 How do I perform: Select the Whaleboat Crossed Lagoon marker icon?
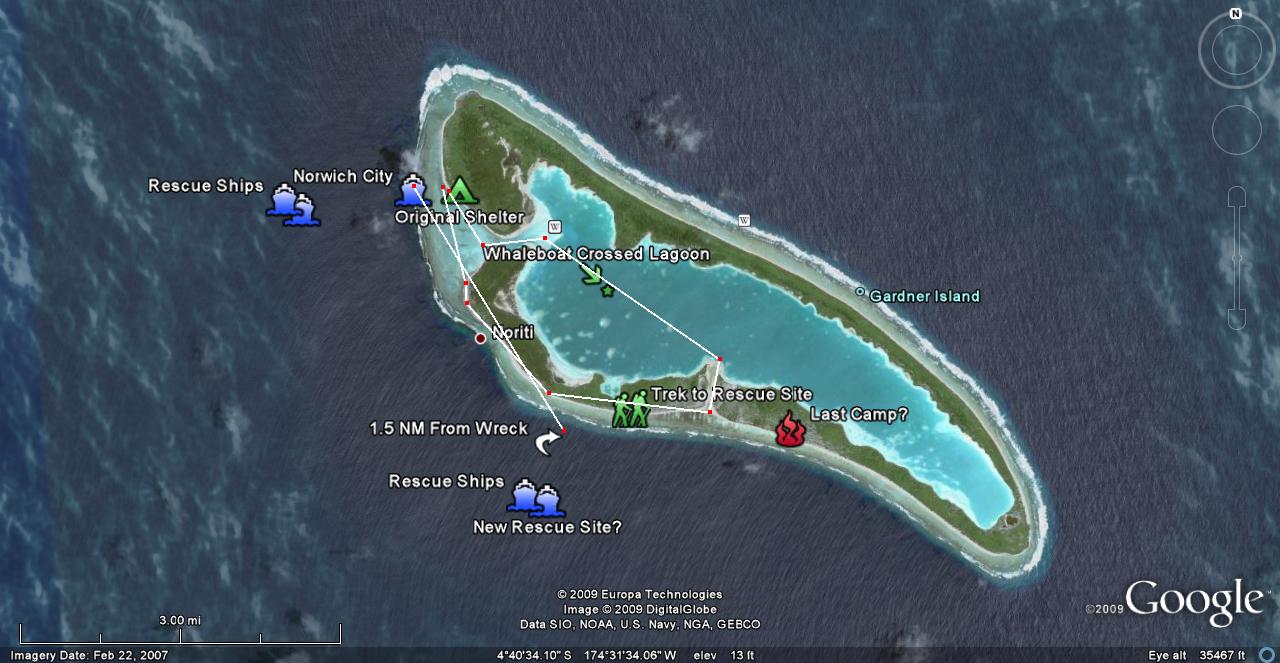point(595,277)
